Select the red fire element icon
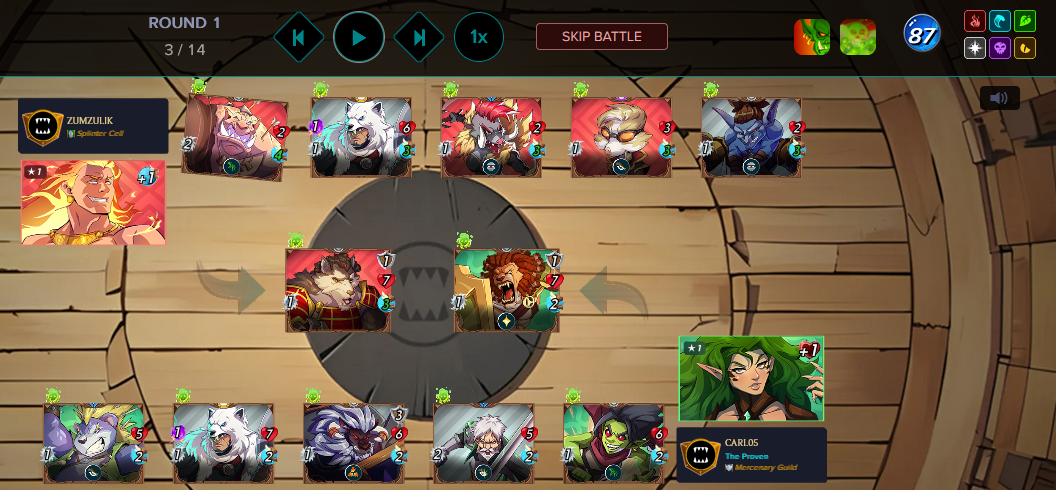Screen dimensions: 1056x490 pos(974,21)
